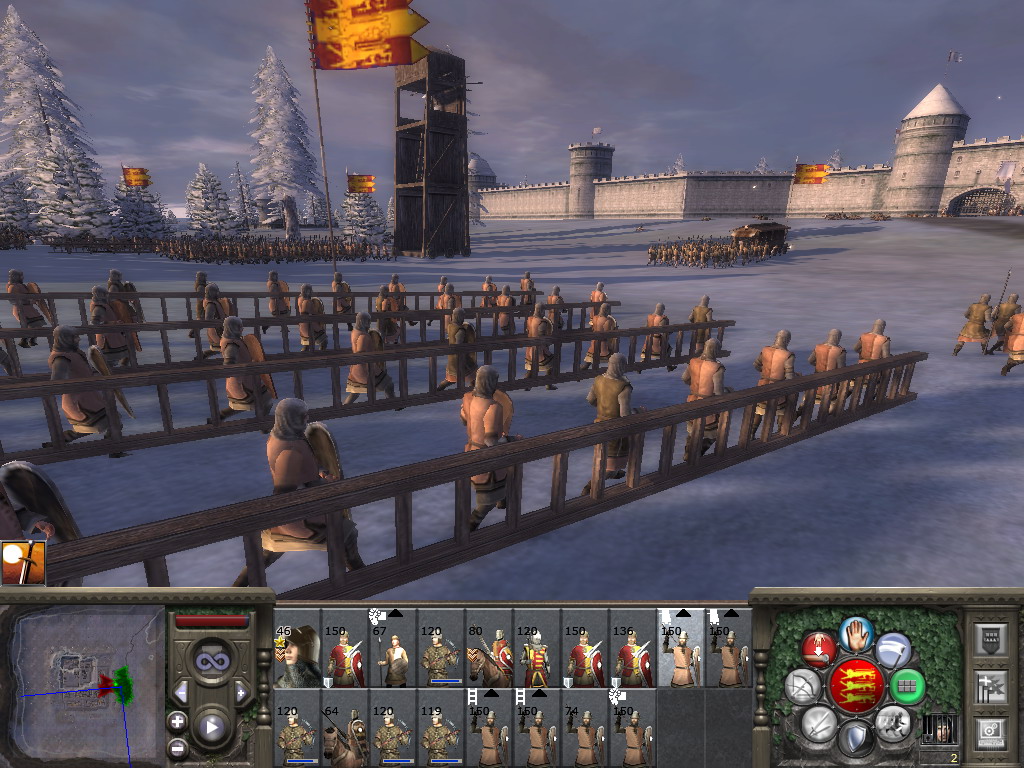
Task: Toggle the crossed swords skirmish button
Action: coord(818,722)
